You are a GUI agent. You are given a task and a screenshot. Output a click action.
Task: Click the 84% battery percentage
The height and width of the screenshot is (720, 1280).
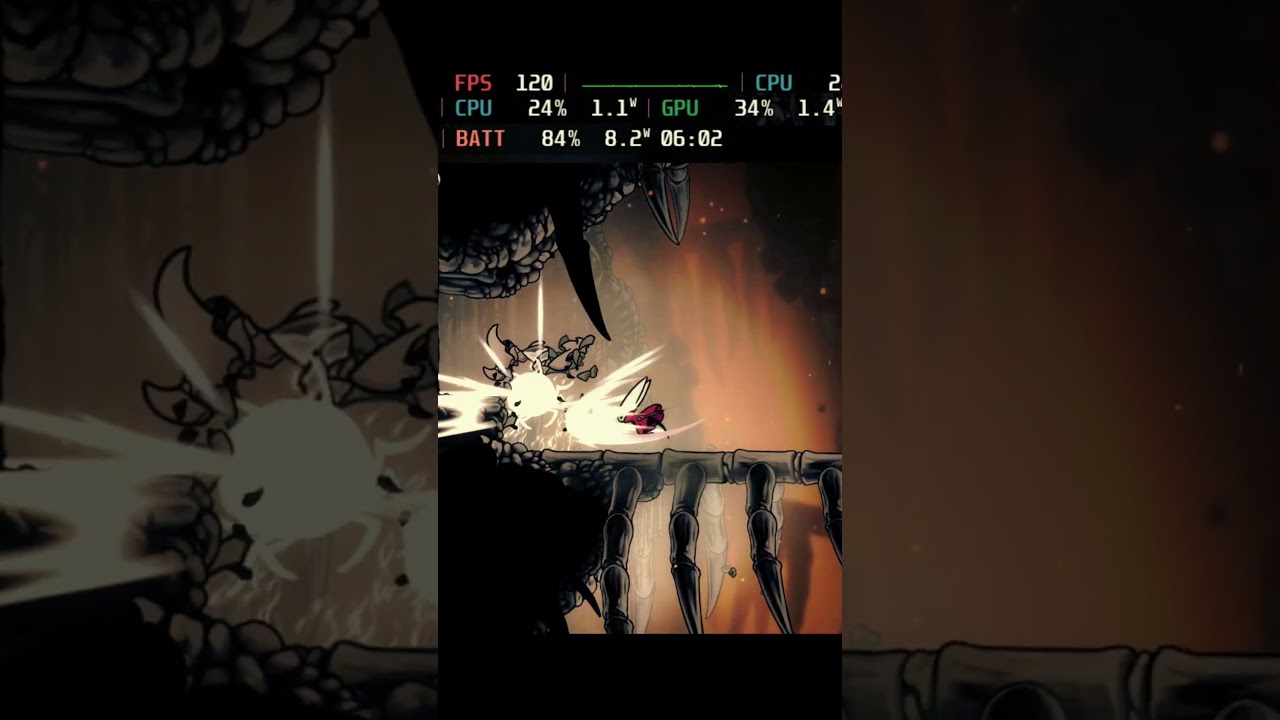tap(562, 139)
